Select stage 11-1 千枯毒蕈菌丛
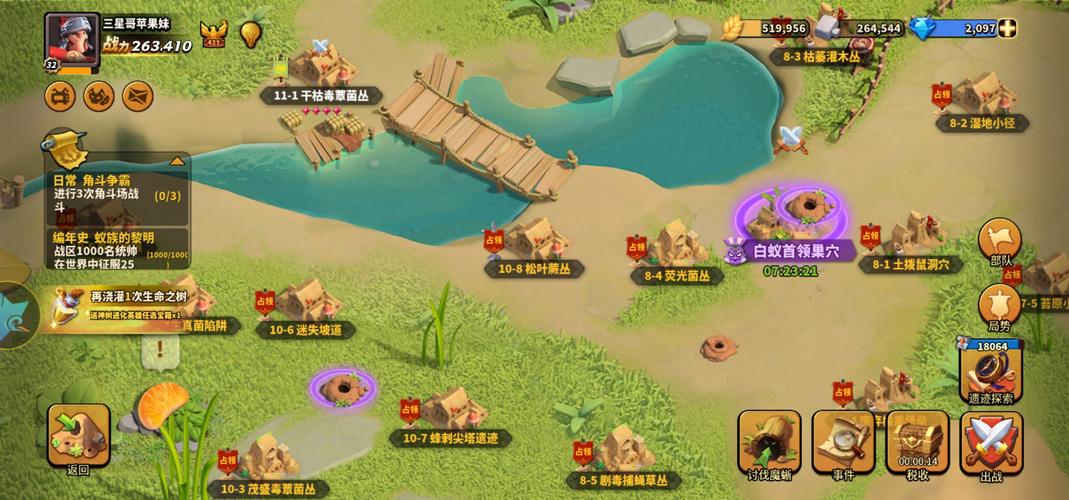The image size is (1069, 500). tap(321, 70)
